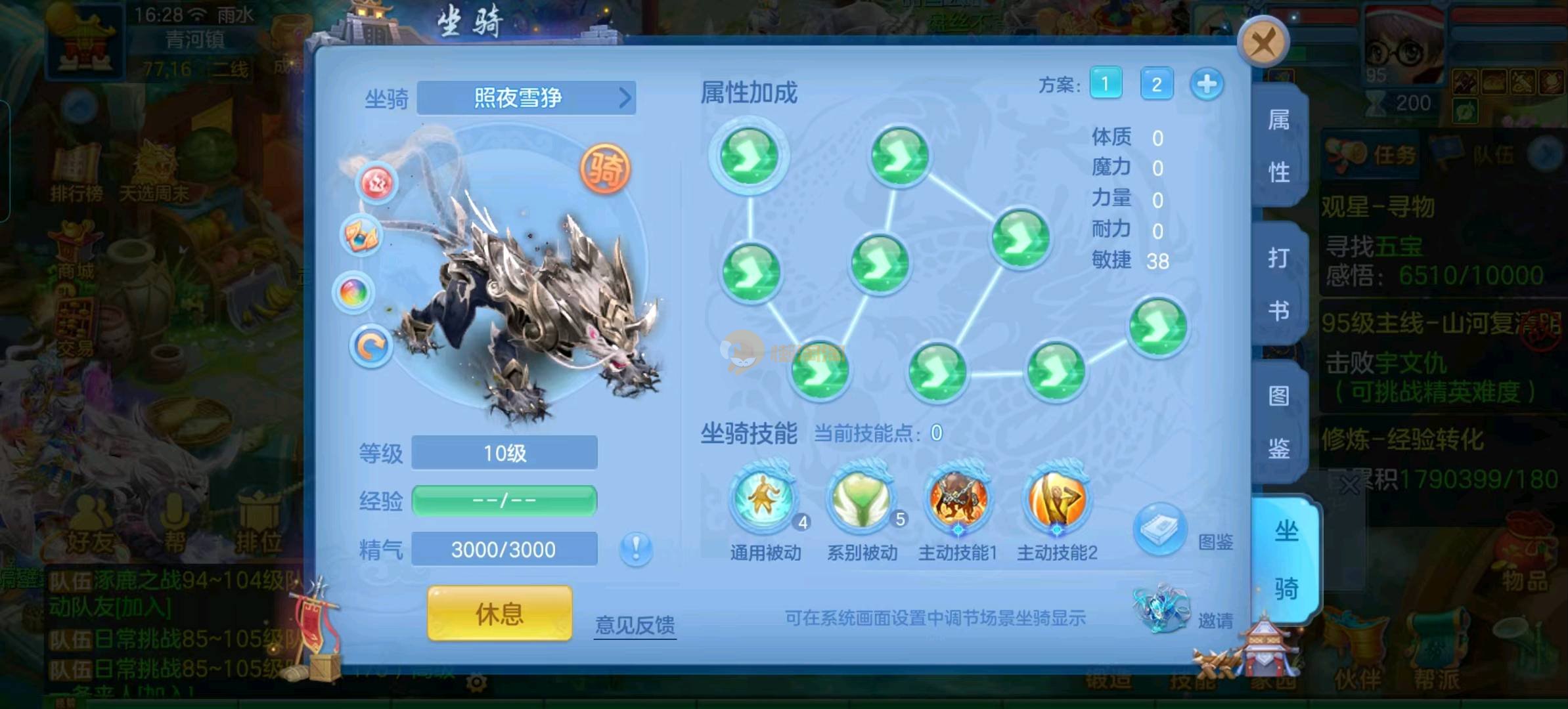The image size is (1568, 709).
Task: Show the 精气 info exclamation icon
Action: point(636,549)
